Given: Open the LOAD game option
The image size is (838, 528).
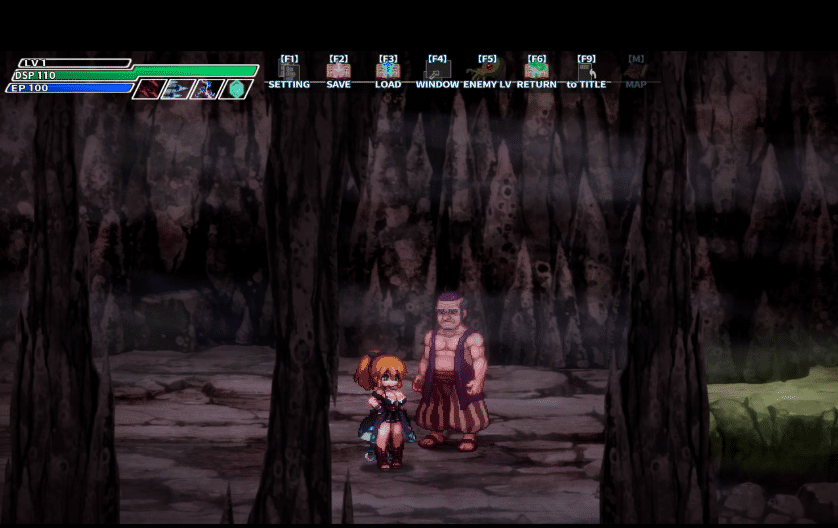Looking at the screenshot, I should [x=388, y=72].
